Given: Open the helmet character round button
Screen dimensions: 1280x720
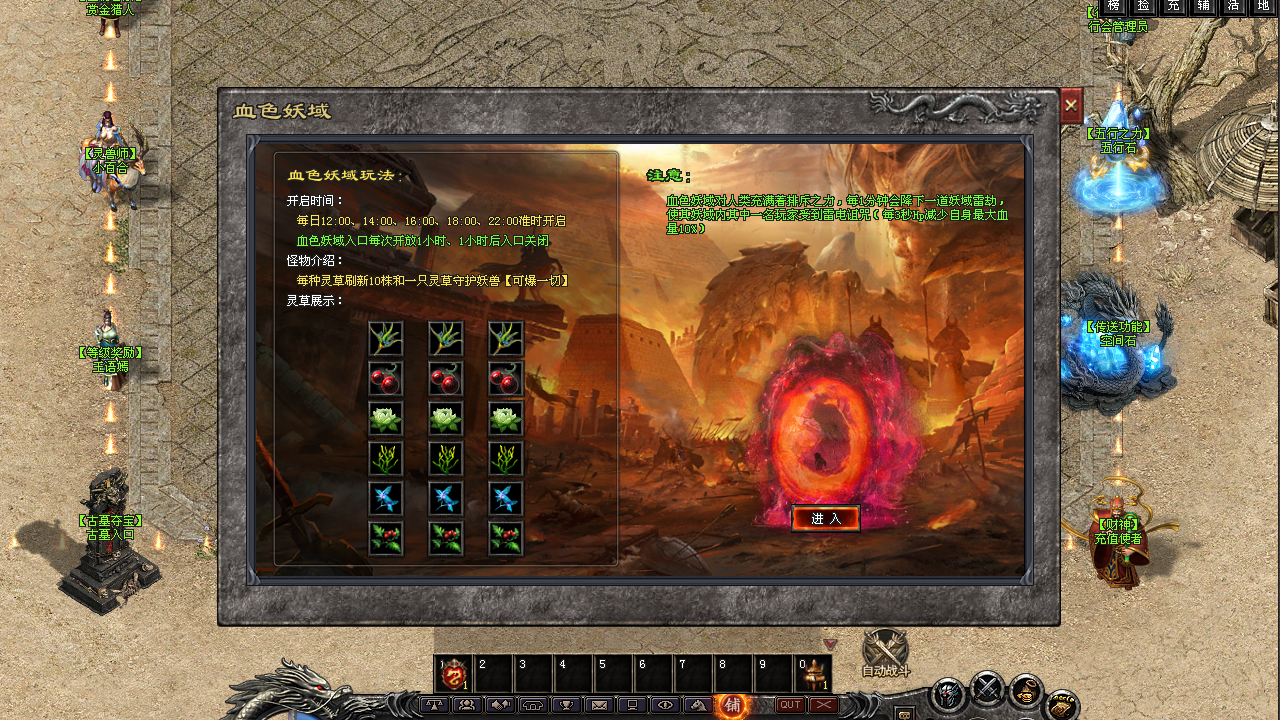Looking at the screenshot, I should [948, 692].
